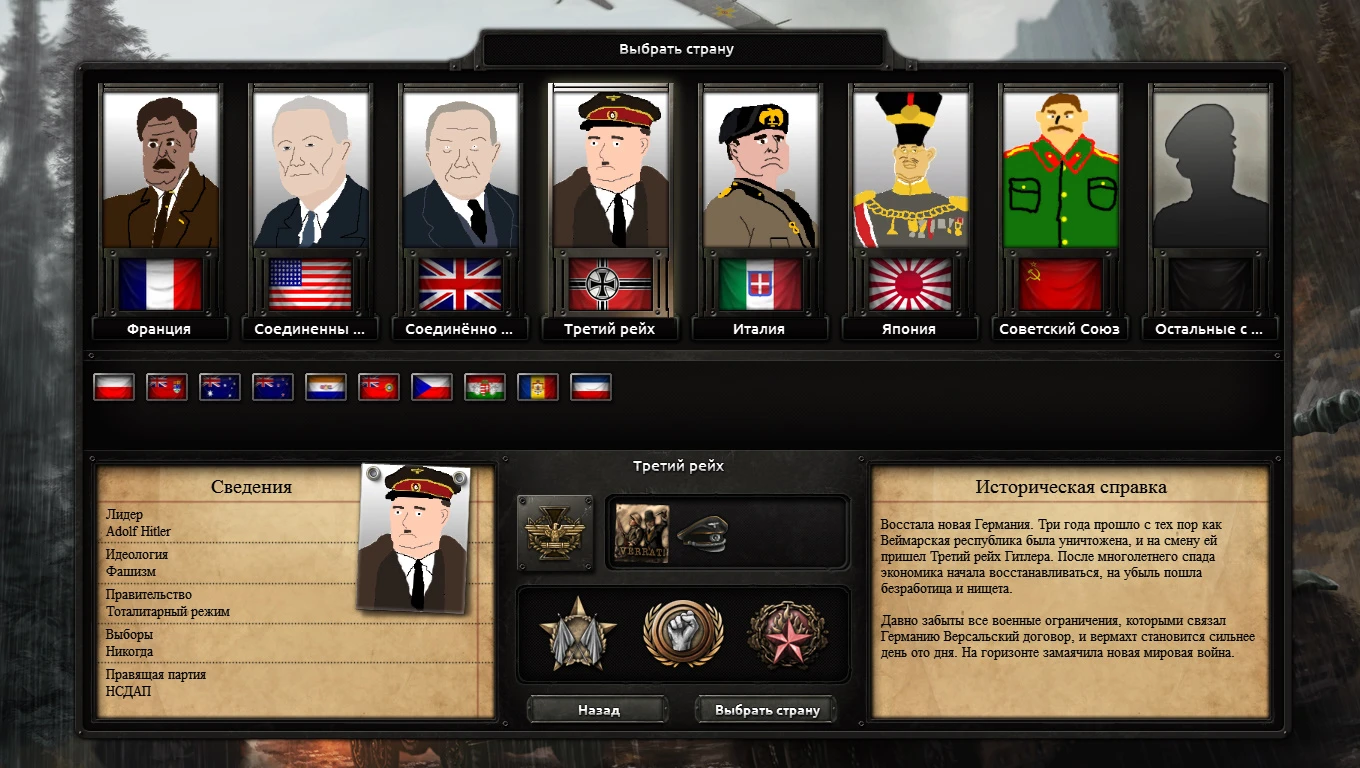Click the Выбрать страну confirmation button
The image size is (1360, 768).
click(766, 709)
